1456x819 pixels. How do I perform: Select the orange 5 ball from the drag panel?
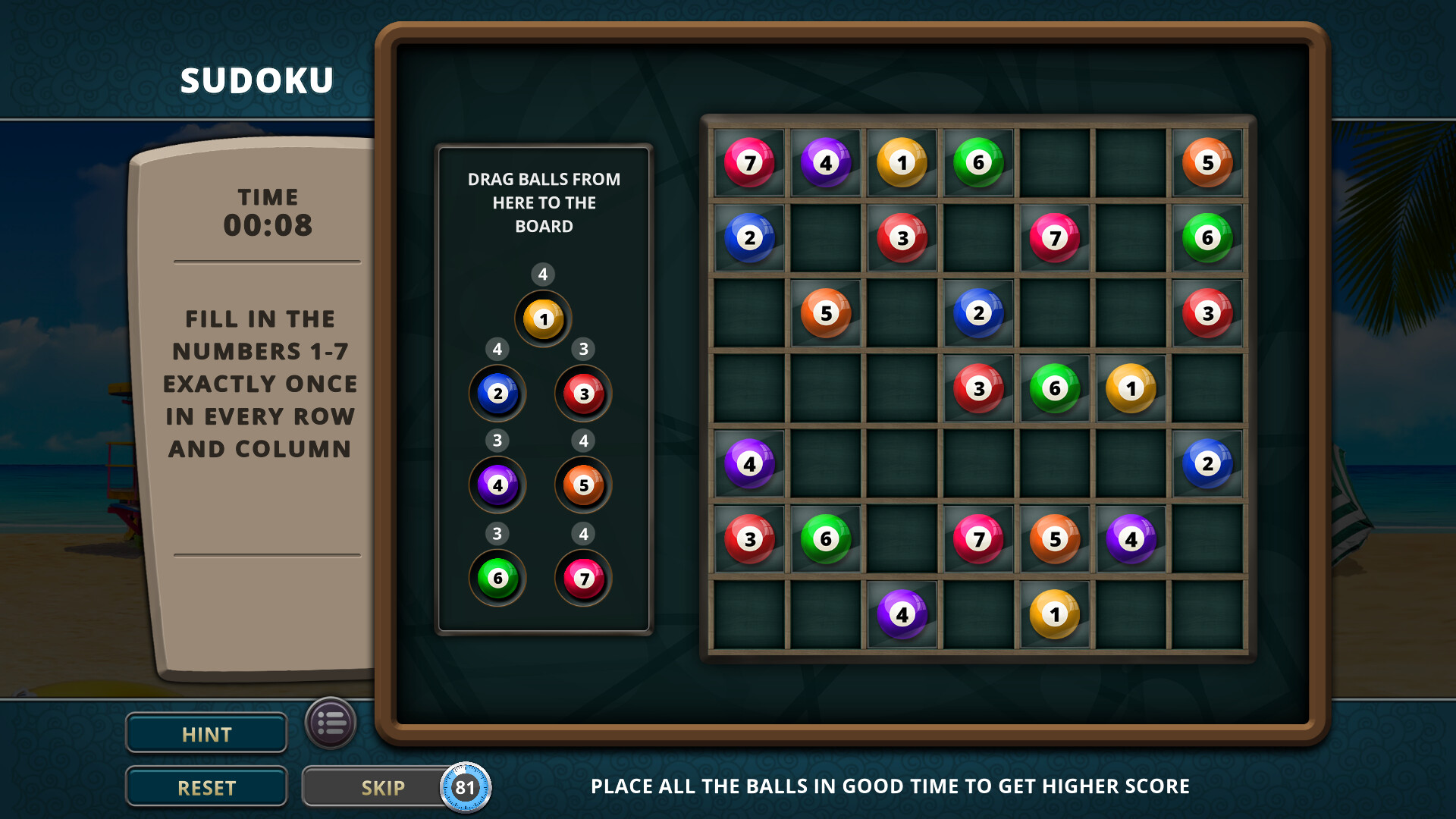click(x=582, y=486)
